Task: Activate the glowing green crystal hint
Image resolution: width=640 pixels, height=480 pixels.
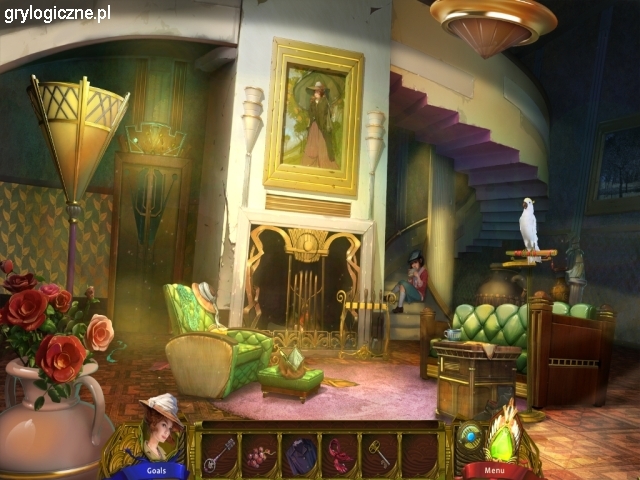Action: tap(503, 437)
